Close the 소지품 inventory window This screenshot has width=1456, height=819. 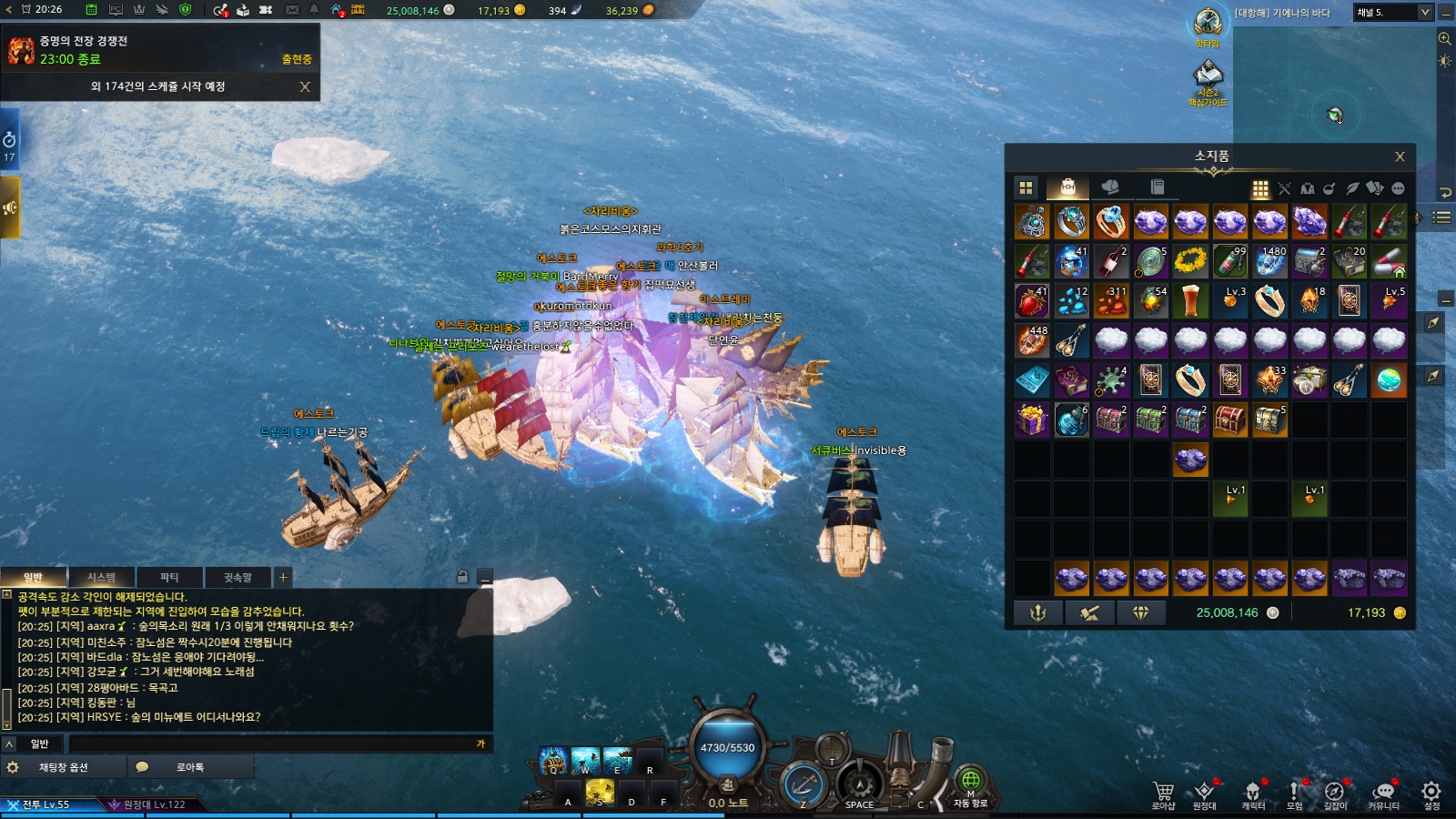[1400, 157]
